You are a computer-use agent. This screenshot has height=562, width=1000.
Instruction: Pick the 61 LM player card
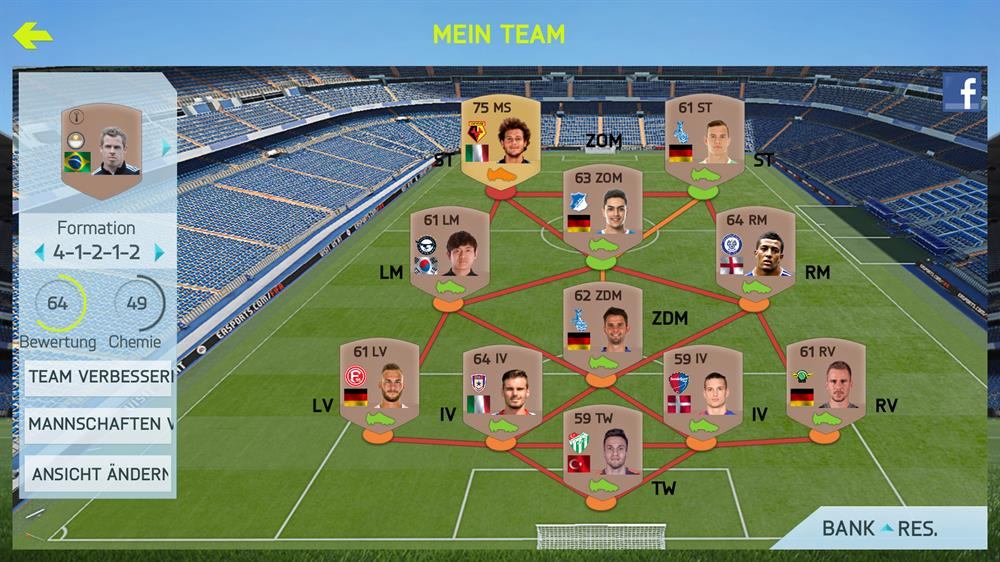pyautogui.click(x=449, y=254)
